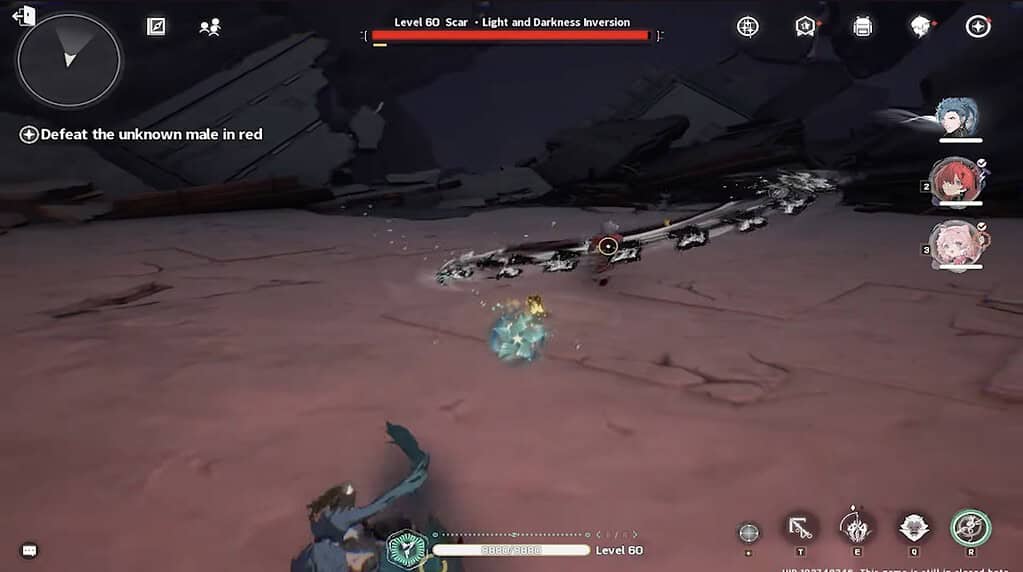Open the printer-shaped icon in top bar
Screen dimensions: 1023x572
862,27
